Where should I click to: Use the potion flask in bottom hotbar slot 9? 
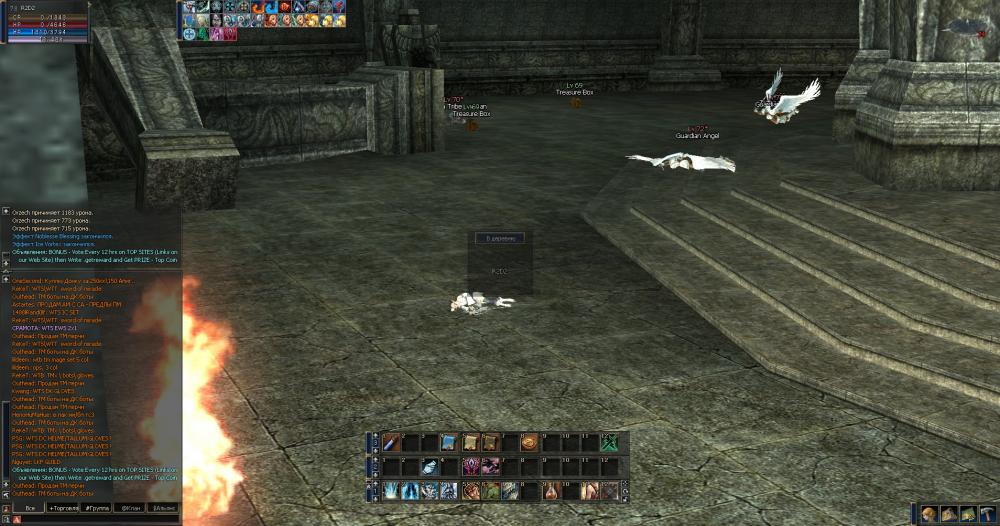point(549,490)
